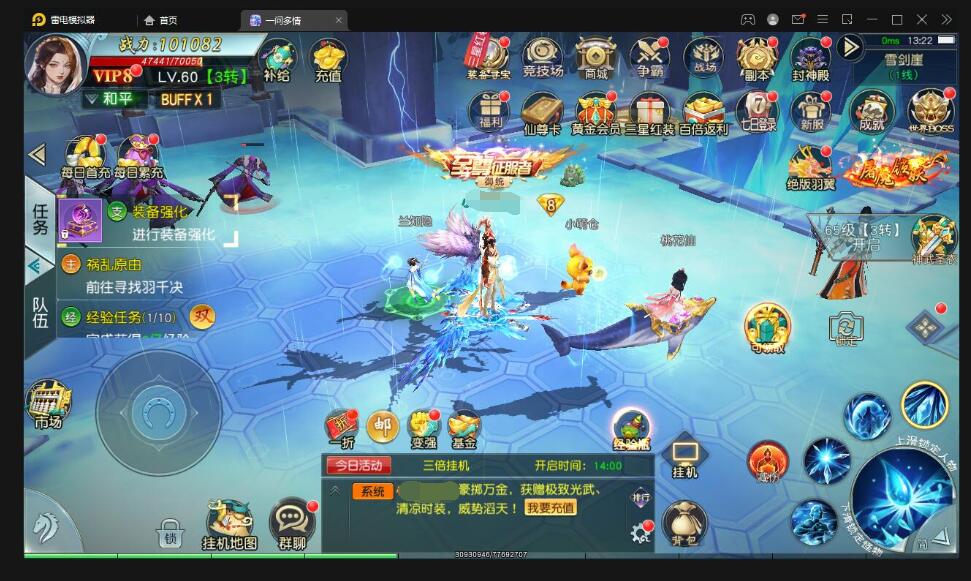The height and width of the screenshot is (581, 971).
Task: Tap the 充值 recharge gold icon
Action: (x=328, y=60)
